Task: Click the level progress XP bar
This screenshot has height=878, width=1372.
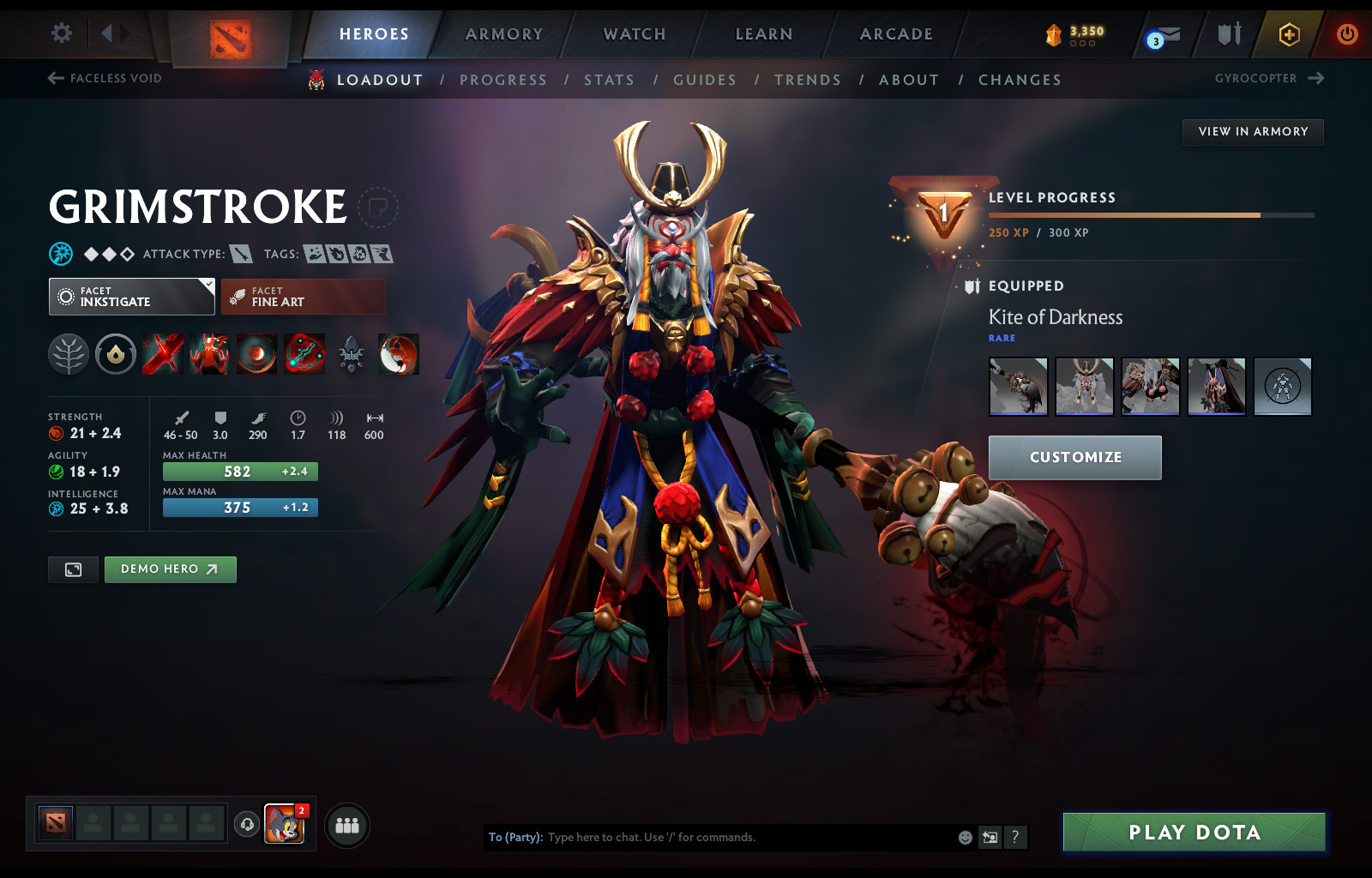Action: coord(1149,215)
